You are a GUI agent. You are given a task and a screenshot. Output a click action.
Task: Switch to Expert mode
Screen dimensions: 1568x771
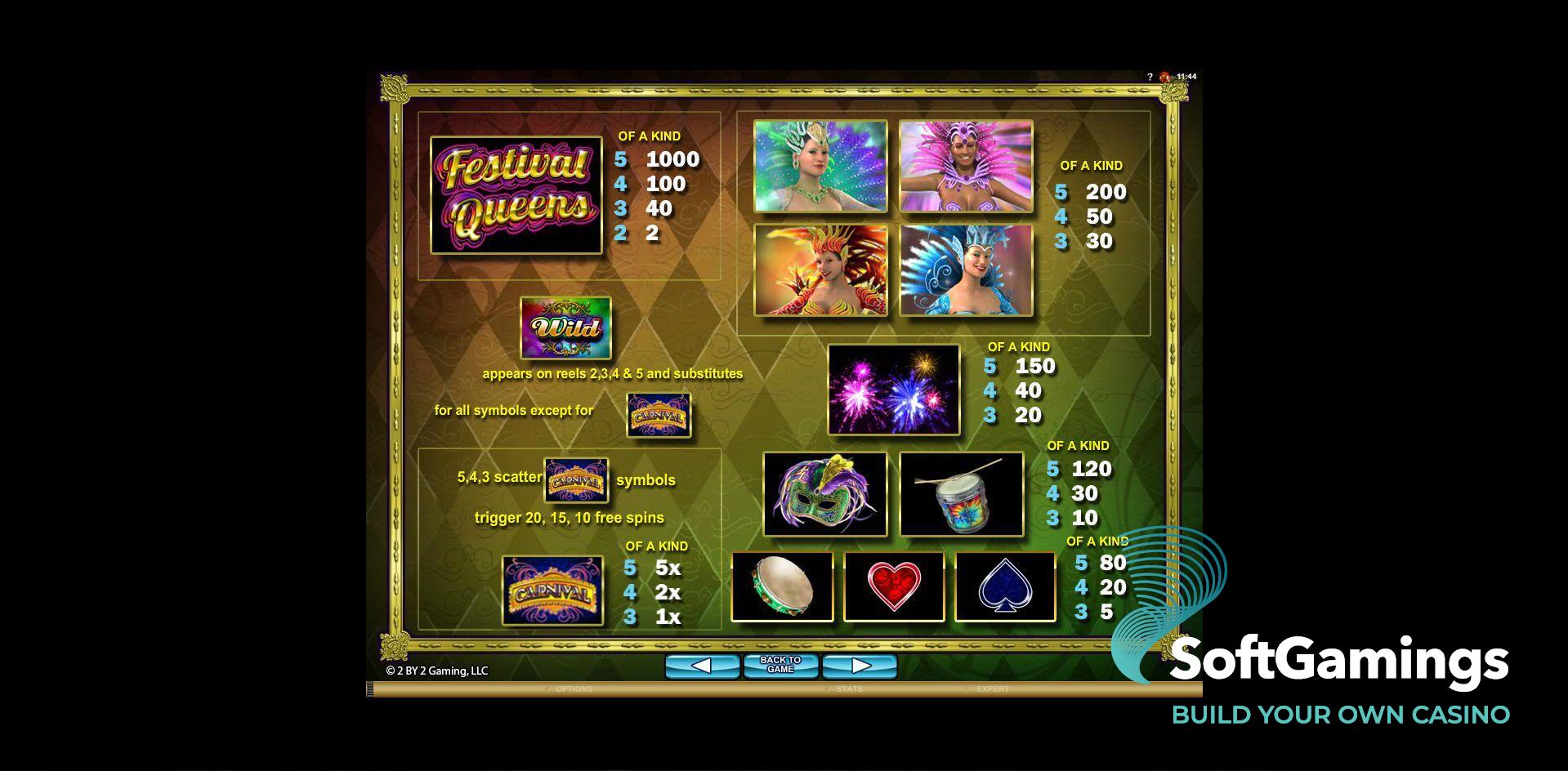[993, 689]
